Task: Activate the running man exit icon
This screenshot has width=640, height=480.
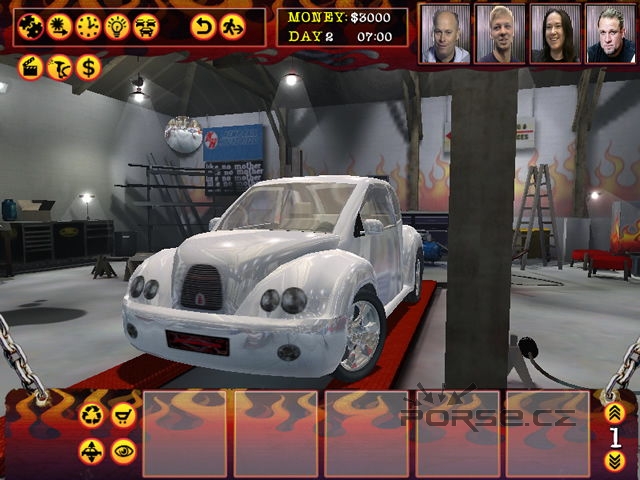Action: pyautogui.click(x=232, y=26)
